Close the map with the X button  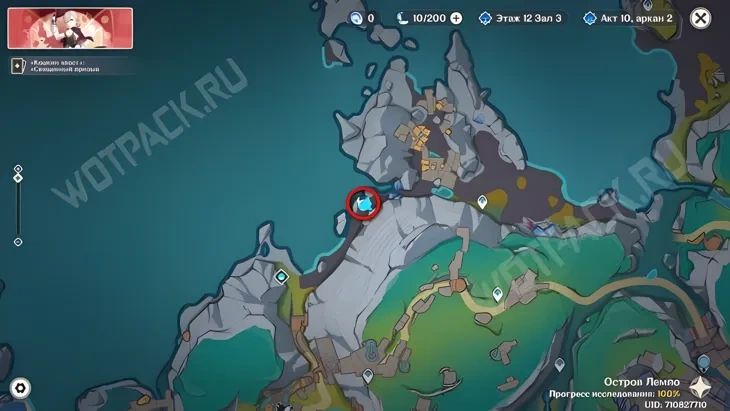[701, 18]
